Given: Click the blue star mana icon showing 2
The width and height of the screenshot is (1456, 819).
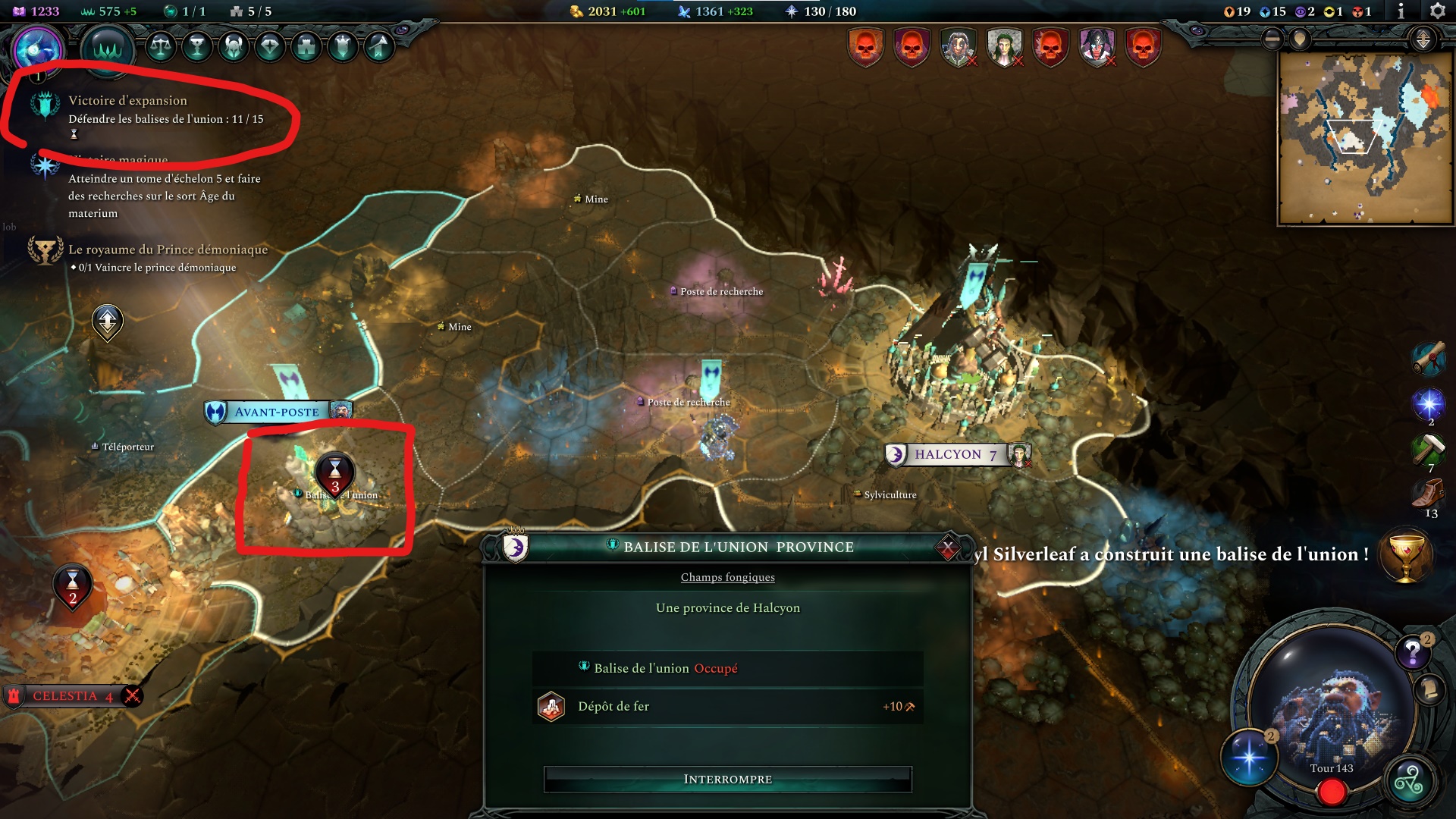Looking at the screenshot, I should [1429, 403].
